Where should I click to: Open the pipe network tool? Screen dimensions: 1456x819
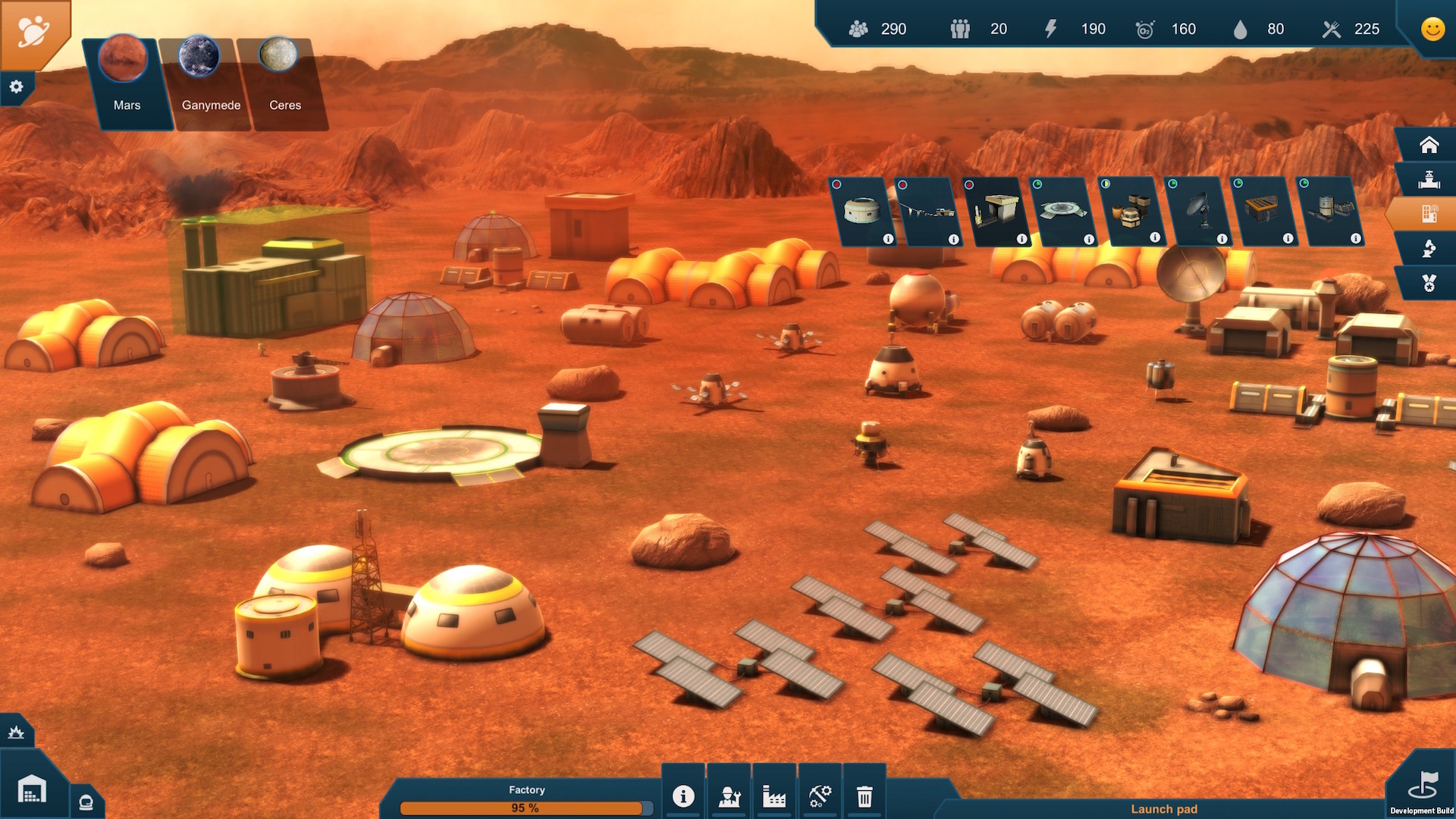coord(1429,178)
